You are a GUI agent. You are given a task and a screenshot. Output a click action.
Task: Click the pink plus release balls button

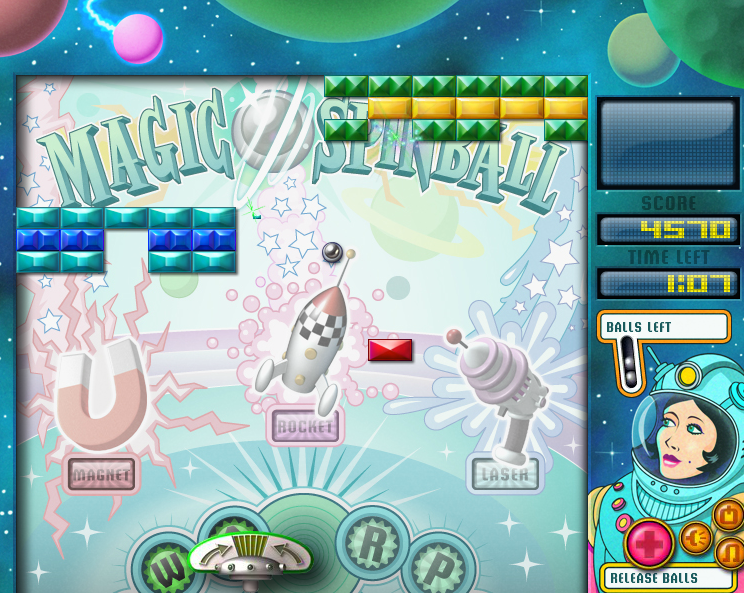coord(649,544)
